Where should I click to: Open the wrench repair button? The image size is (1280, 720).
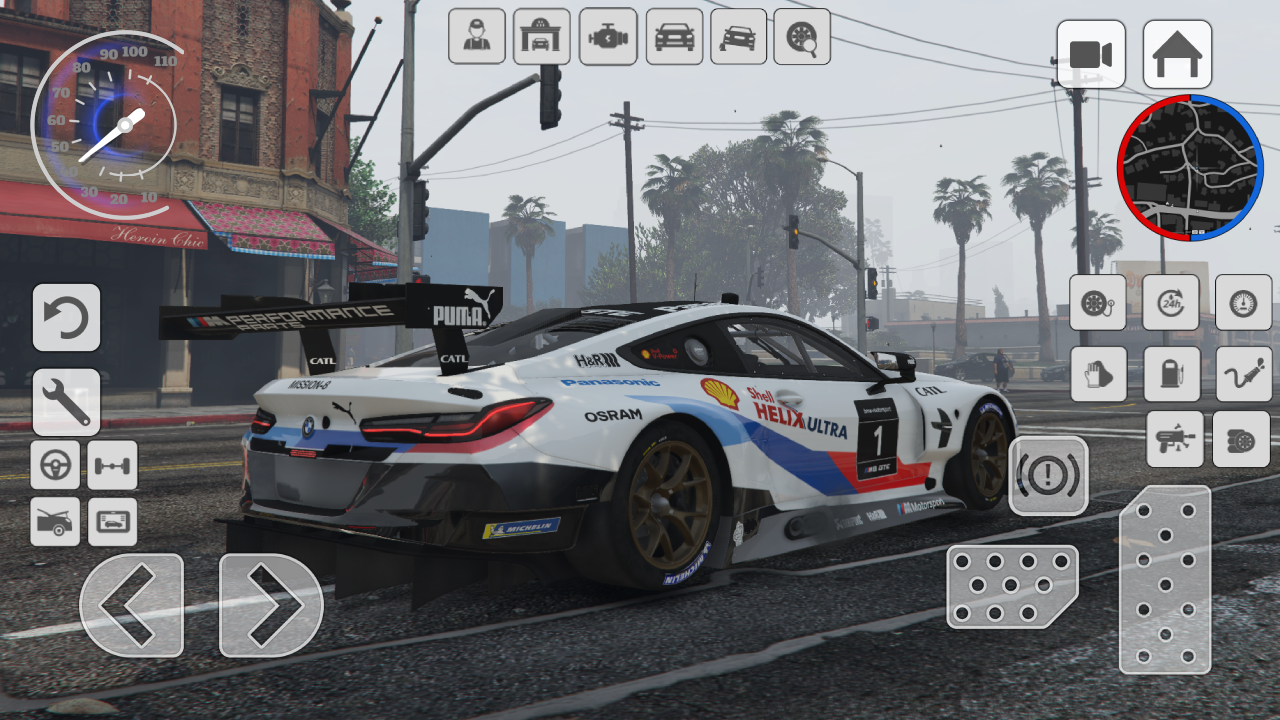(x=66, y=402)
